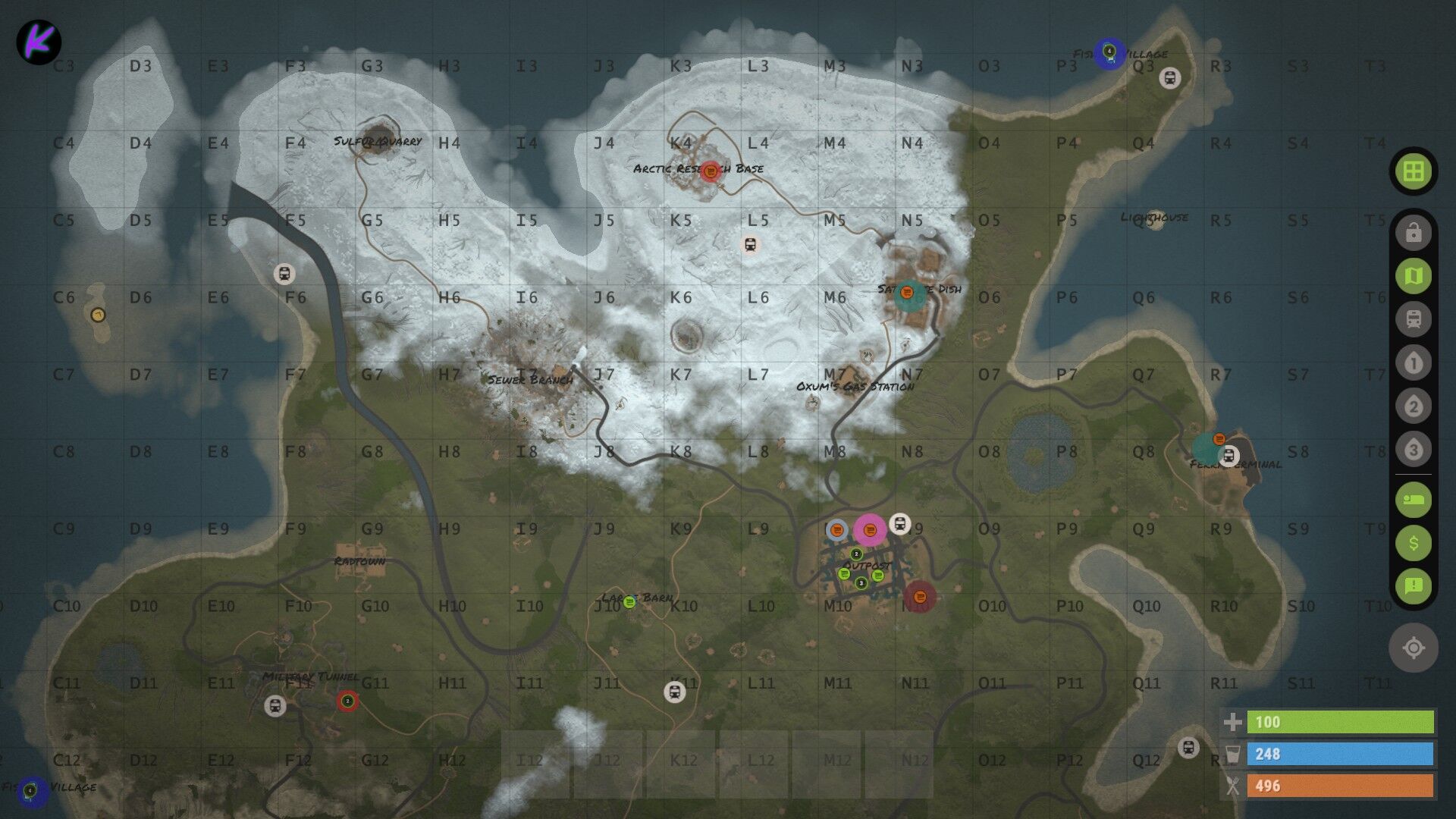Image resolution: width=1456 pixels, height=819 pixels.
Task: Center the map with crosshair button
Action: coord(1413,648)
